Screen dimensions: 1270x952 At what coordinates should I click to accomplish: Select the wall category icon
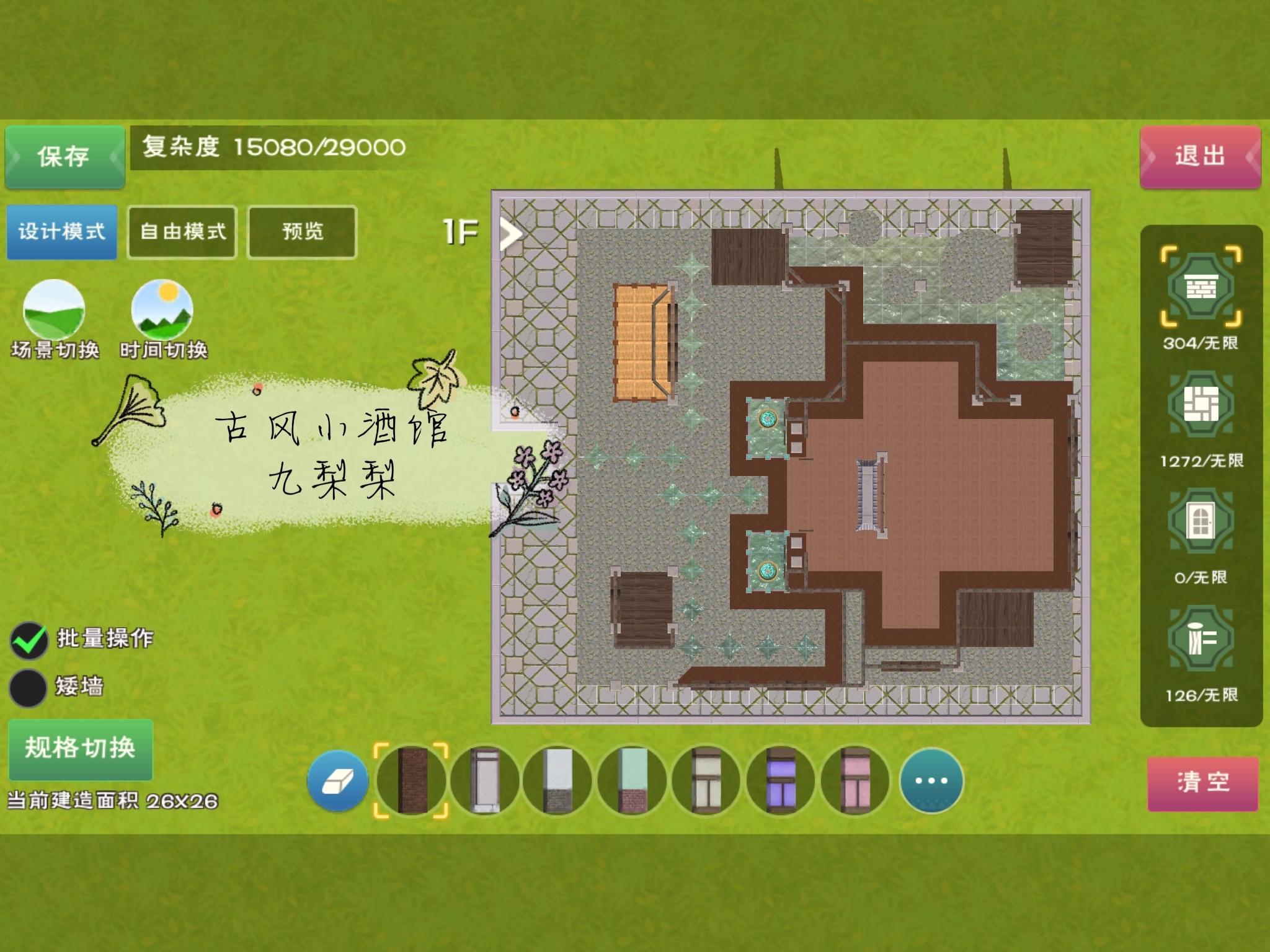click(1201, 287)
